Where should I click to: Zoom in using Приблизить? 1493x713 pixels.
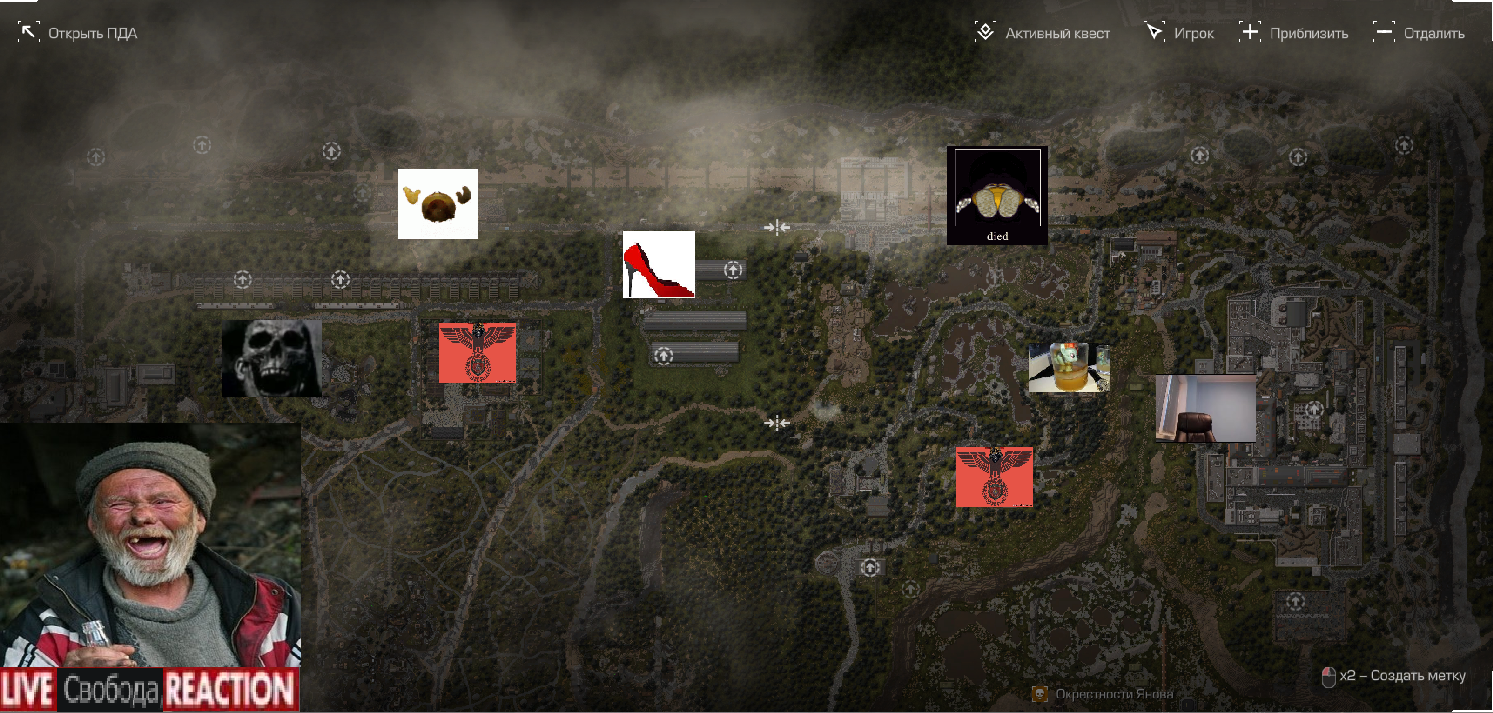1294,33
